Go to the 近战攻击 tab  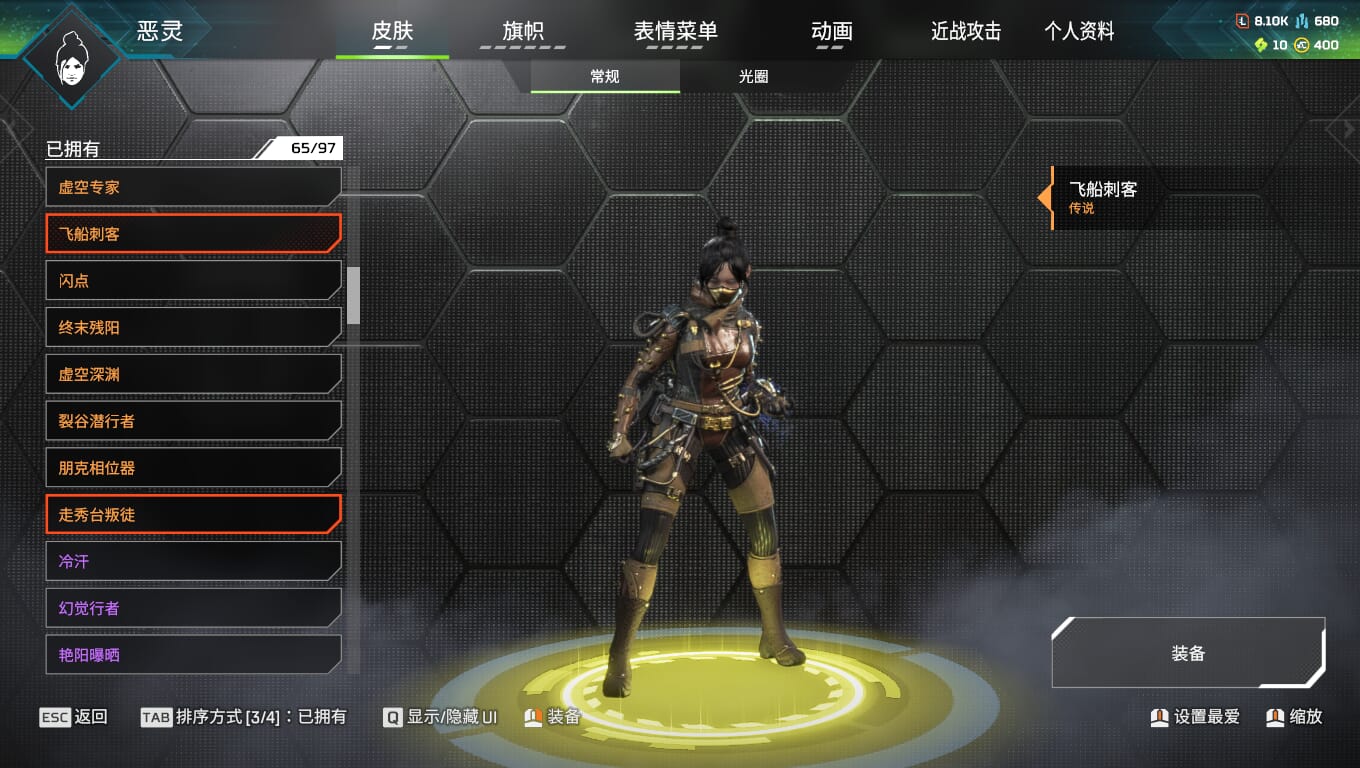965,31
